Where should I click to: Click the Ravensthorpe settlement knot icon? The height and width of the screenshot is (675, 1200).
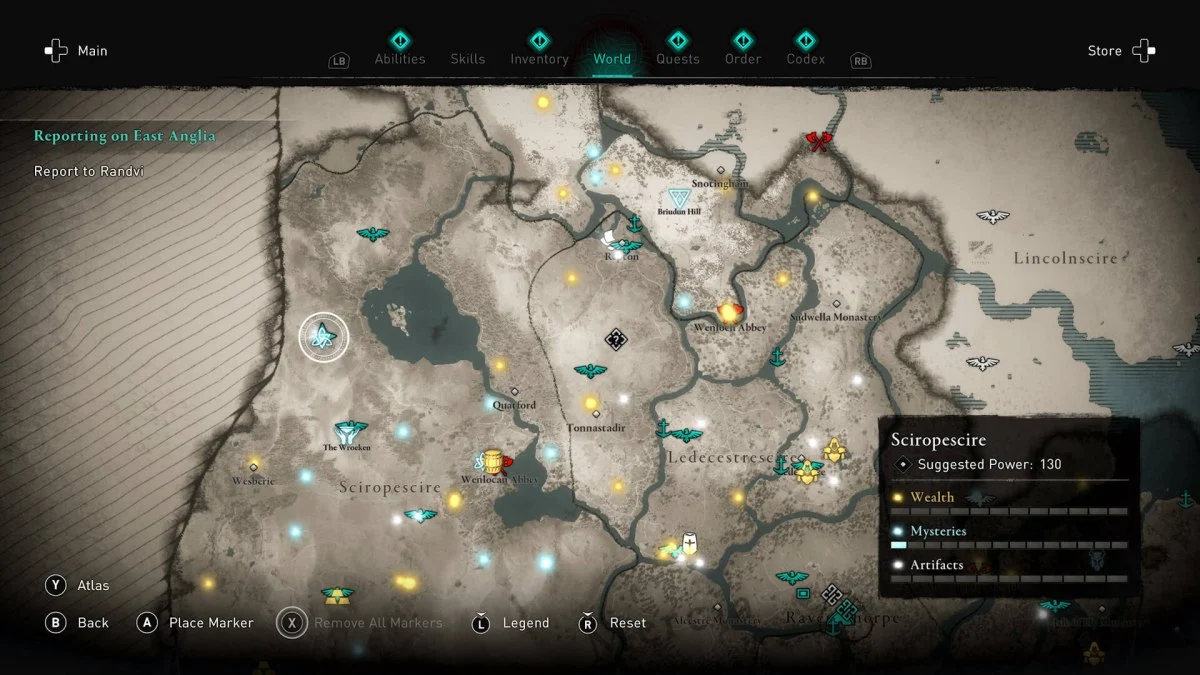click(838, 602)
